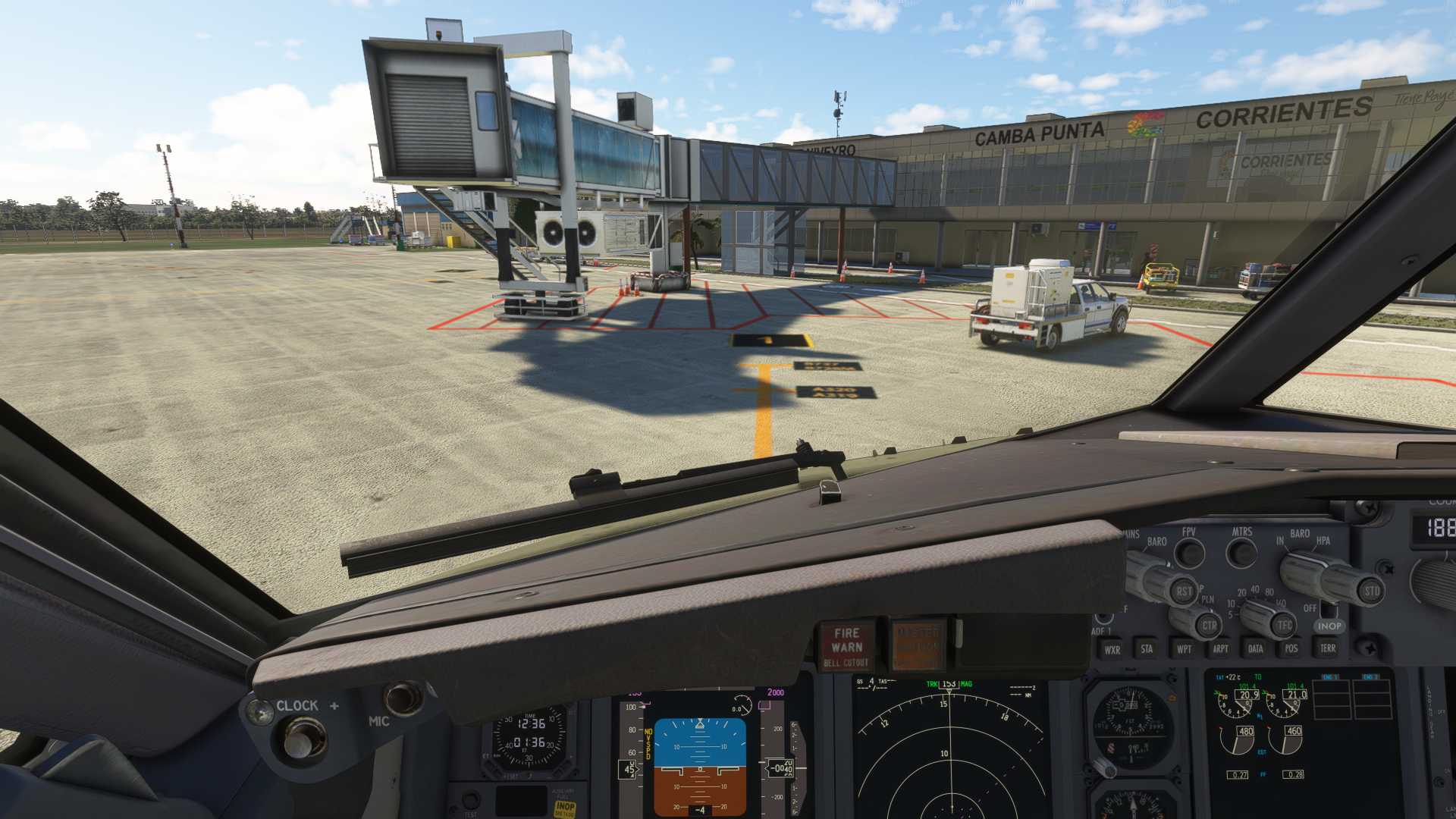Toggle the POS position map button
Image resolution: width=1456 pixels, height=819 pixels.
1291,648
